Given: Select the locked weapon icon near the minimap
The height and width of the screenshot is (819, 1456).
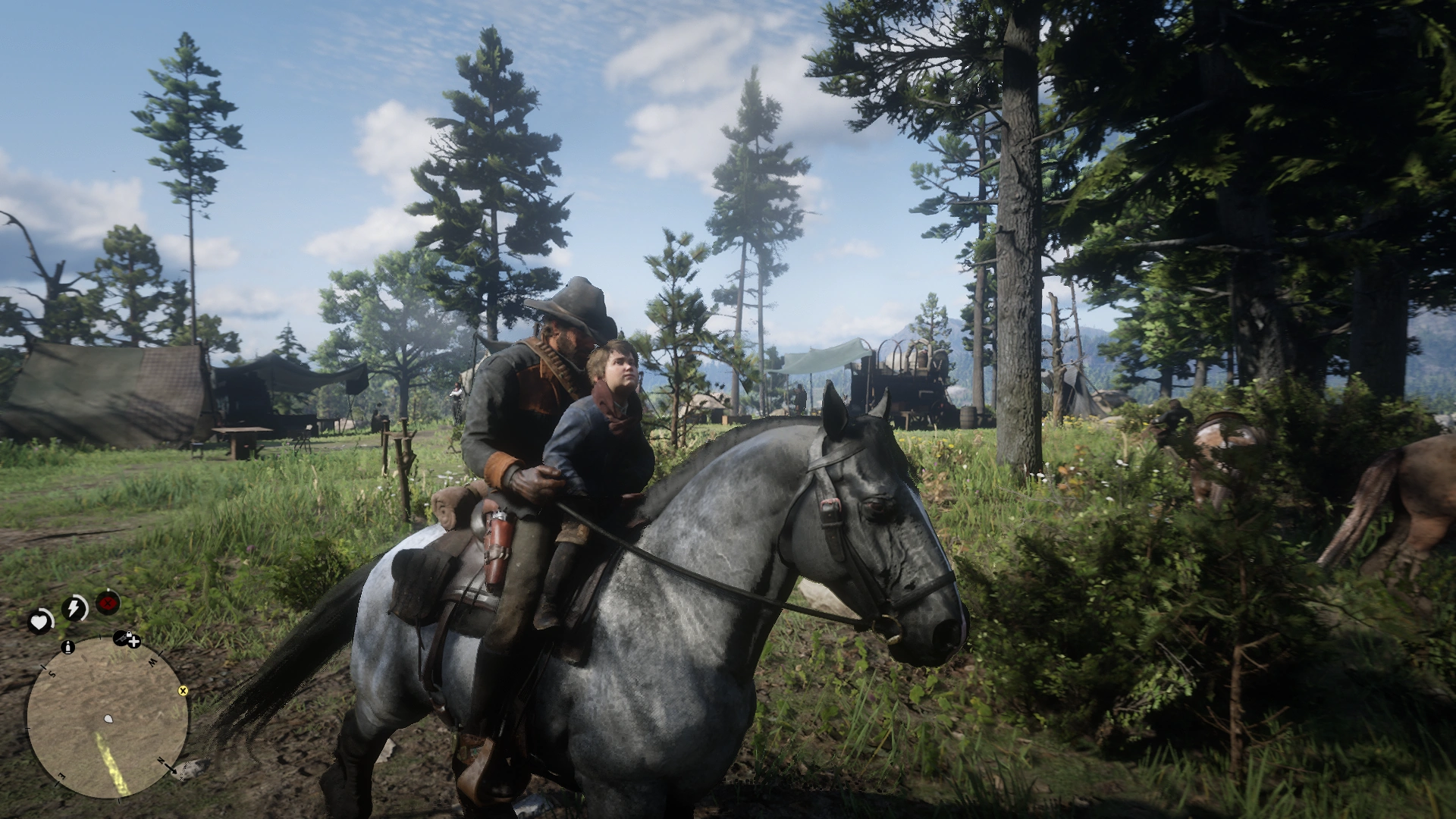Looking at the screenshot, I should pos(121,639).
